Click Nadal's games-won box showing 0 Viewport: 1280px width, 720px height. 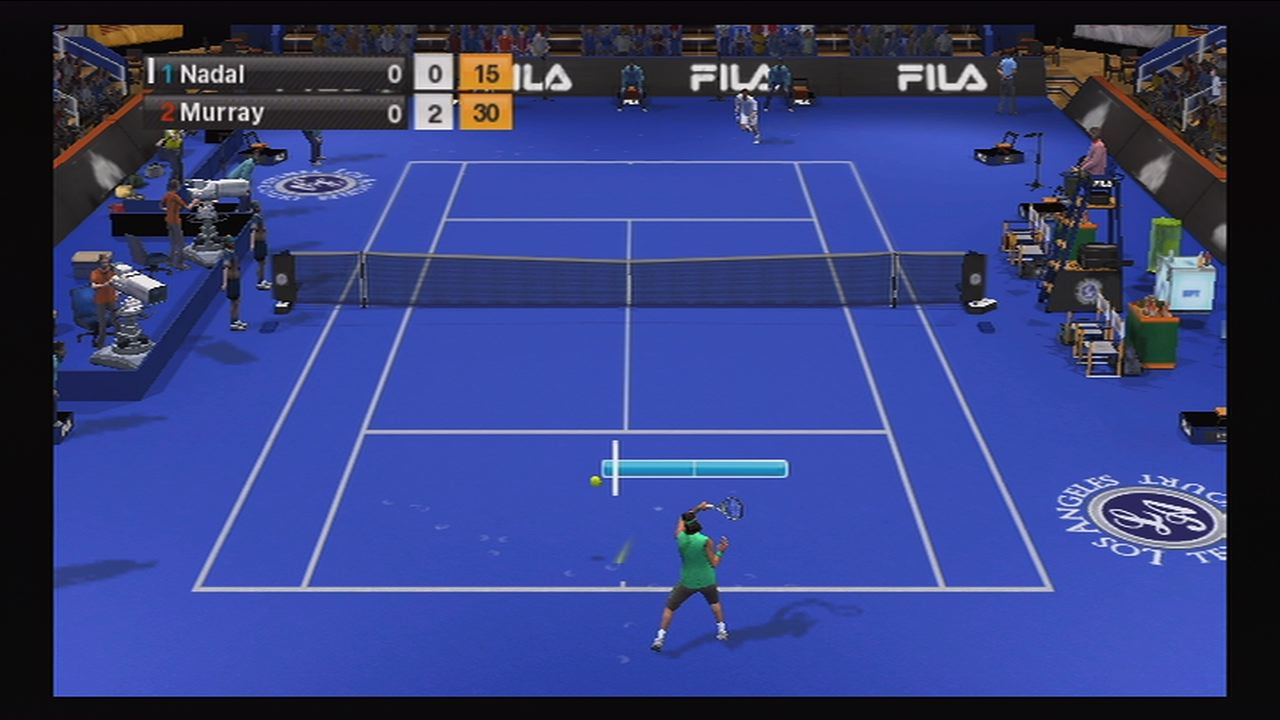pos(434,74)
